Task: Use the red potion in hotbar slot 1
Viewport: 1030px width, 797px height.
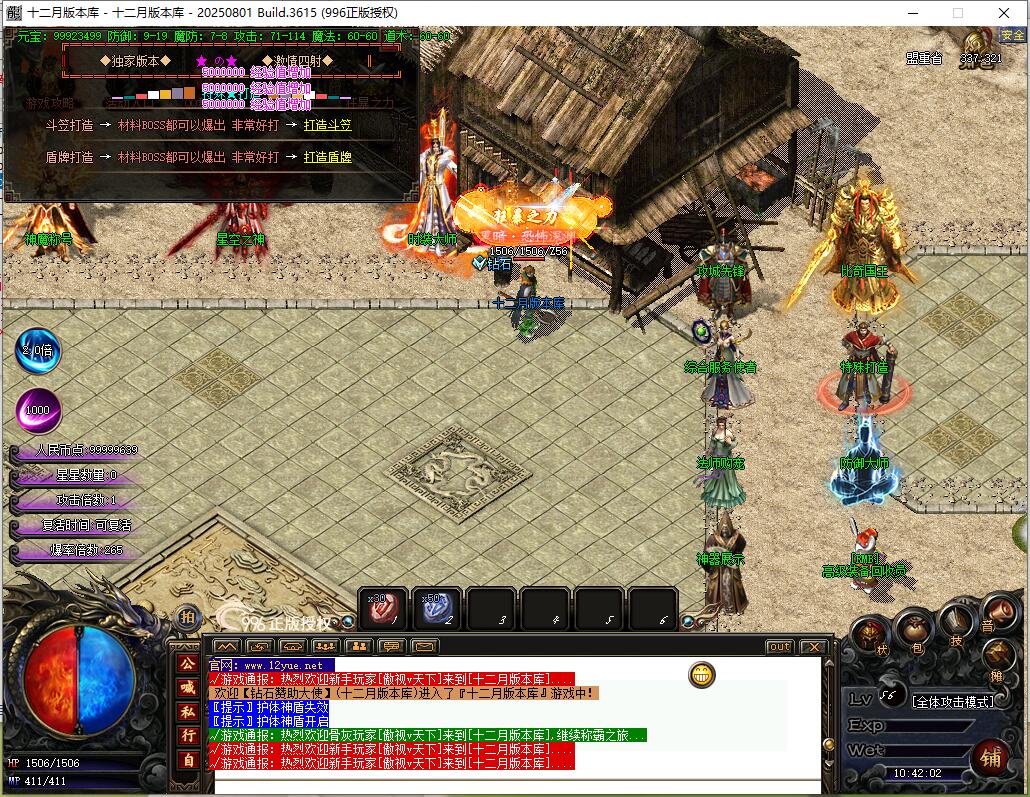Action: pyautogui.click(x=383, y=609)
